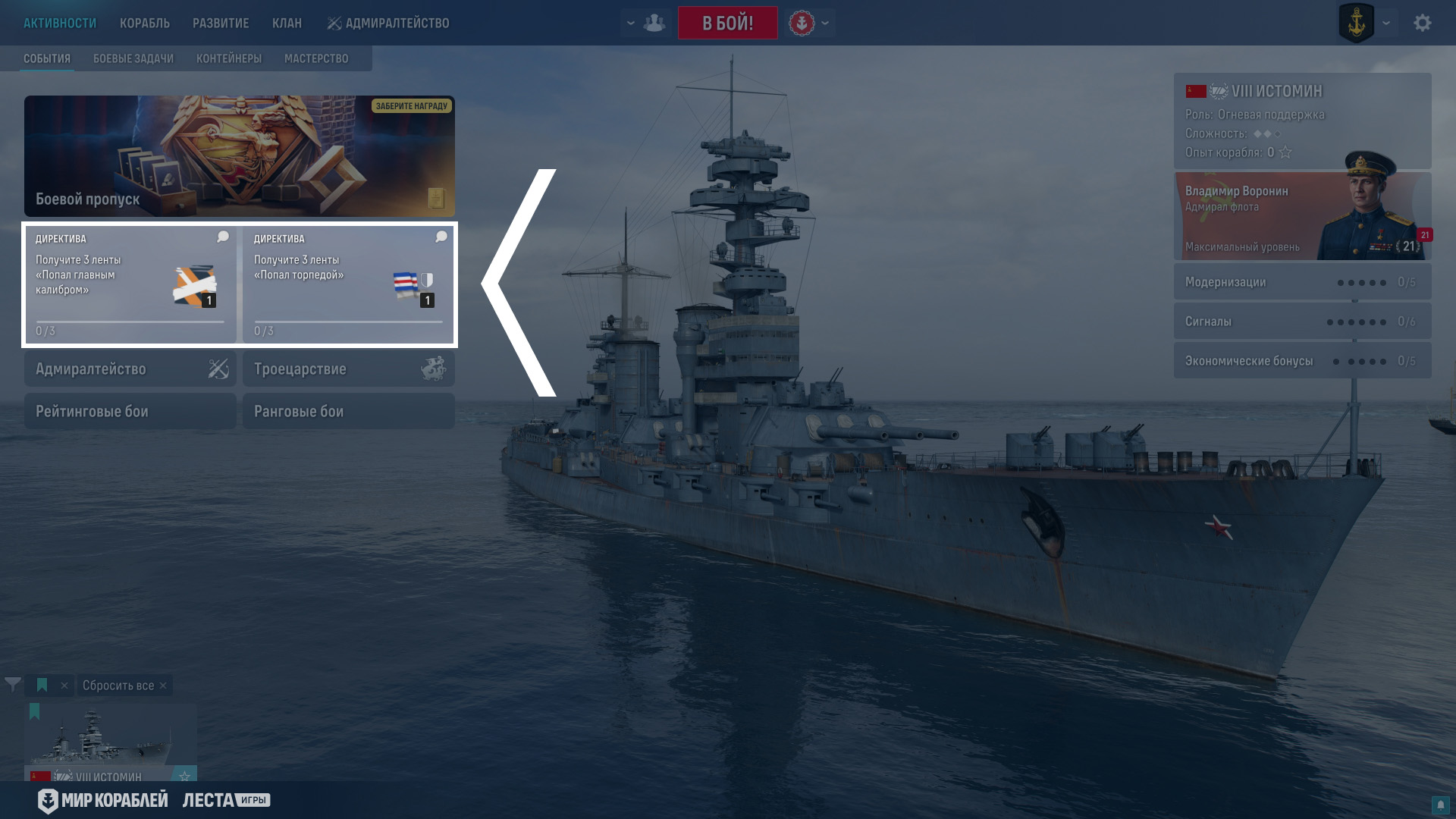
Task: Open the Модернизации panel
Action: (x=1302, y=282)
